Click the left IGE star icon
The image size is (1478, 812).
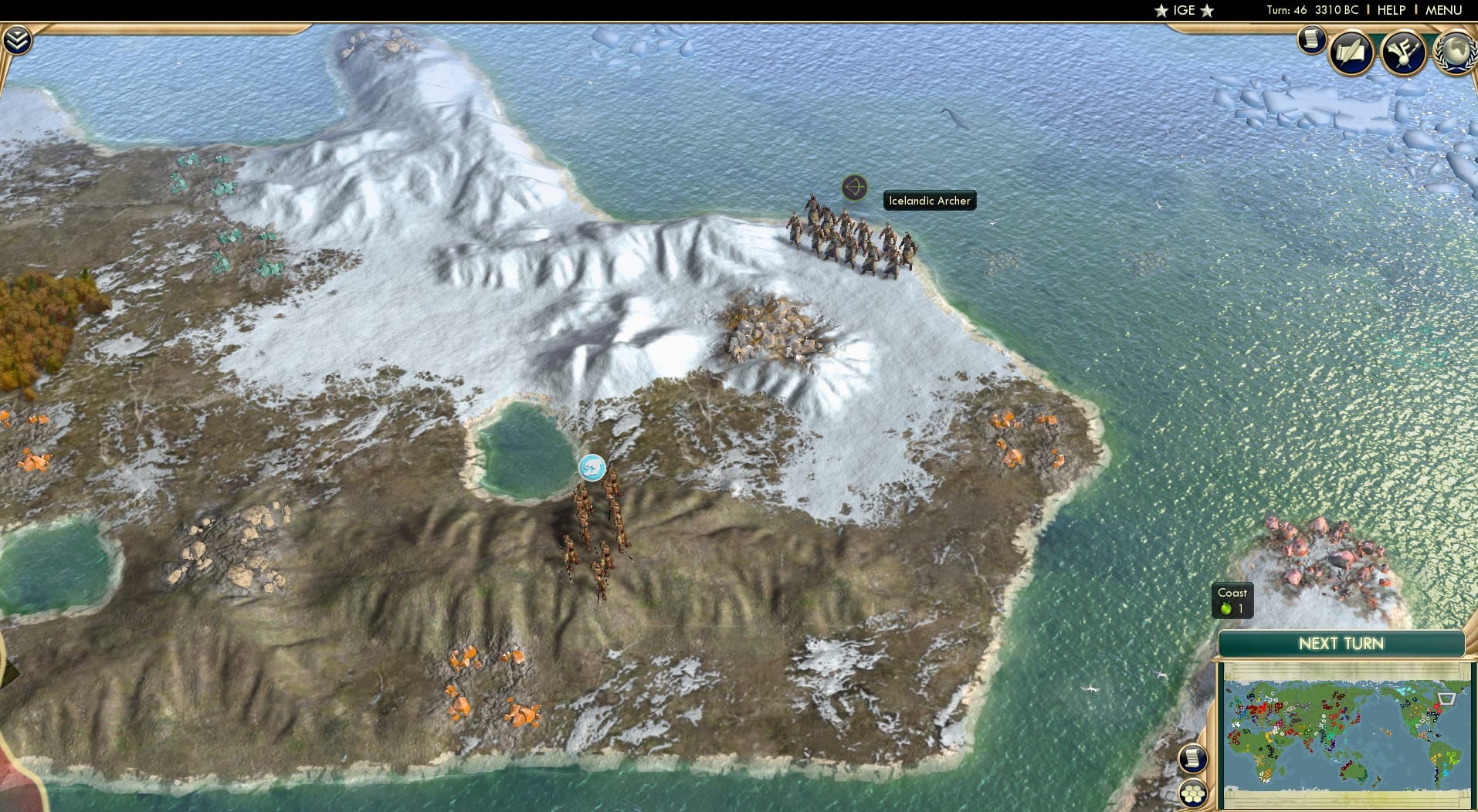[1160, 10]
